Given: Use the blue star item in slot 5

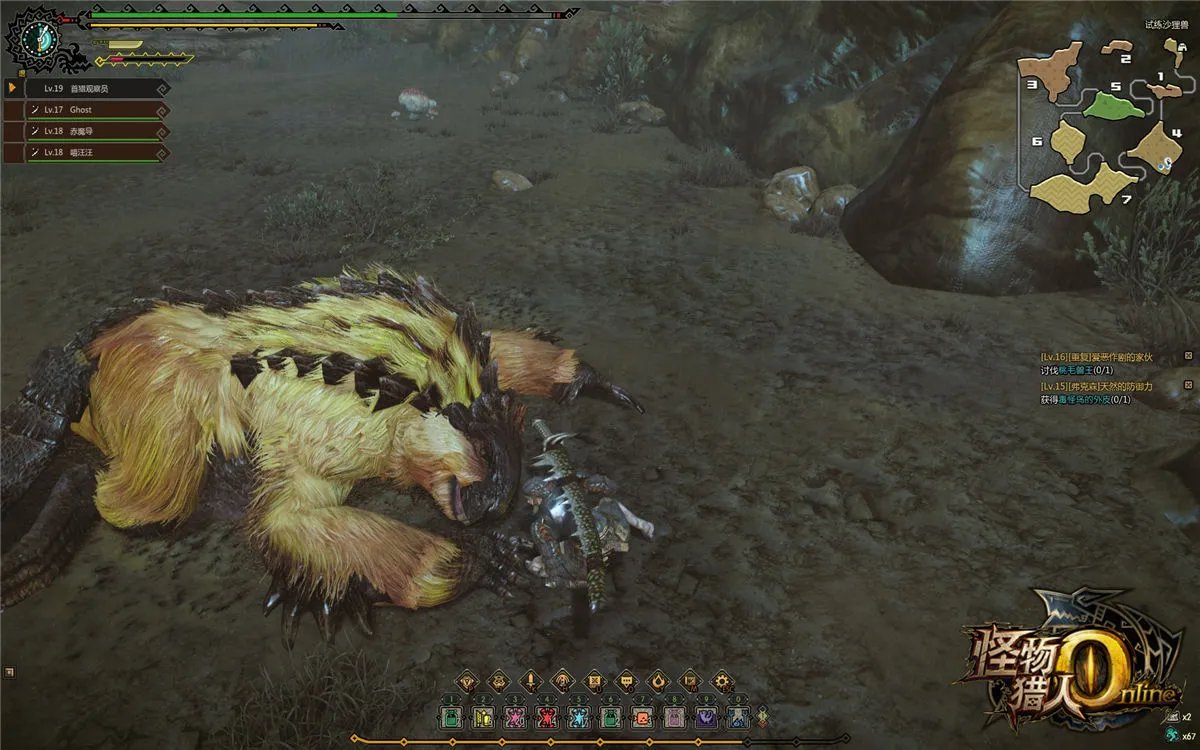Looking at the screenshot, I should pyautogui.click(x=579, y=717).
